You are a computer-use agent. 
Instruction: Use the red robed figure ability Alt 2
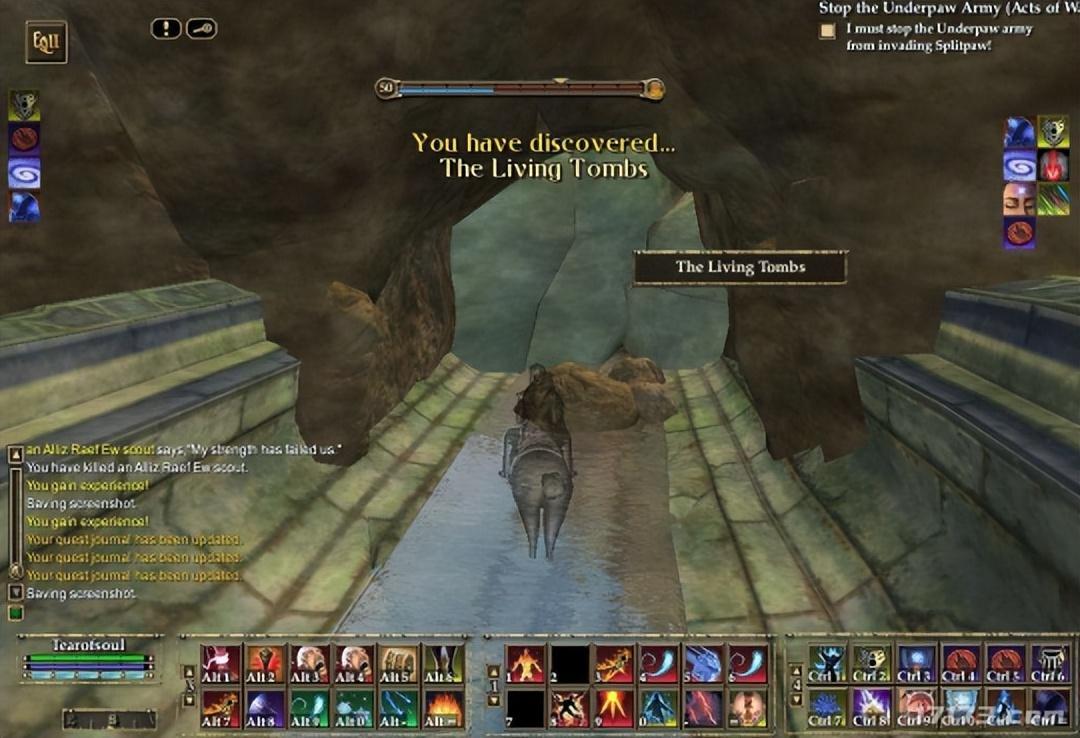coord(264,663)
